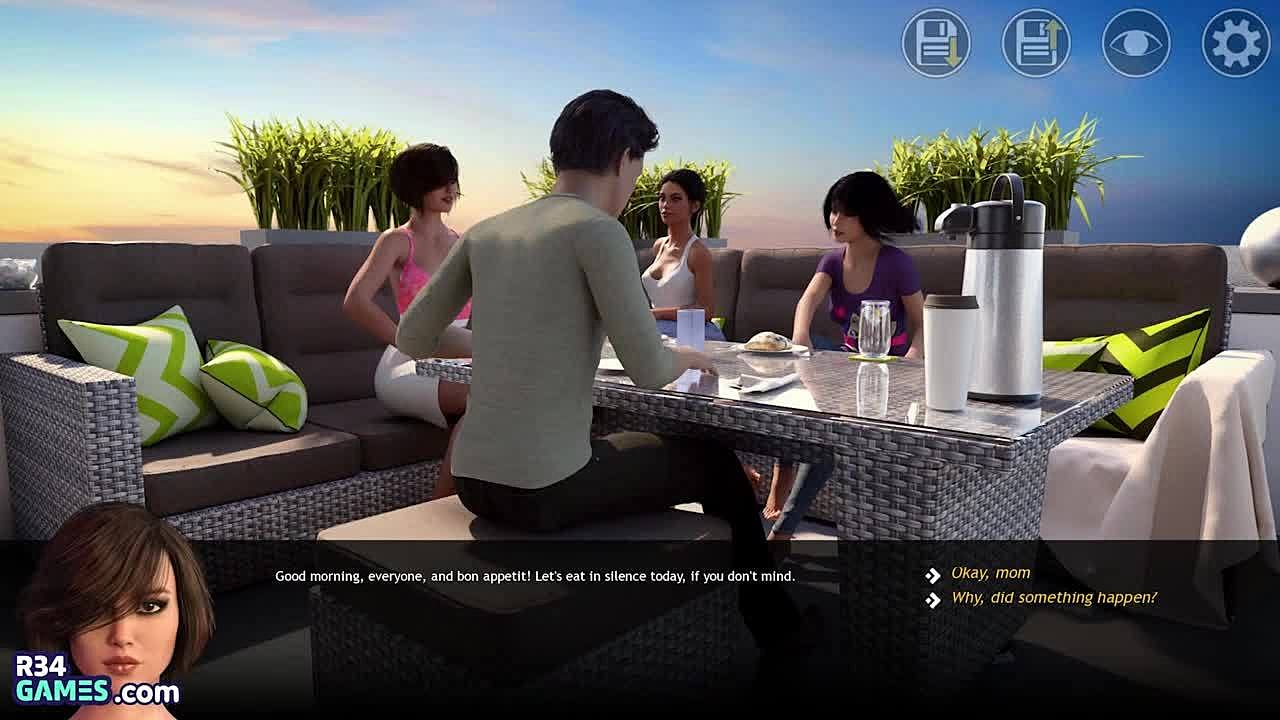Hide the interface with the eye icon
Screen dimensions: 1280x720
point(1136,43)
